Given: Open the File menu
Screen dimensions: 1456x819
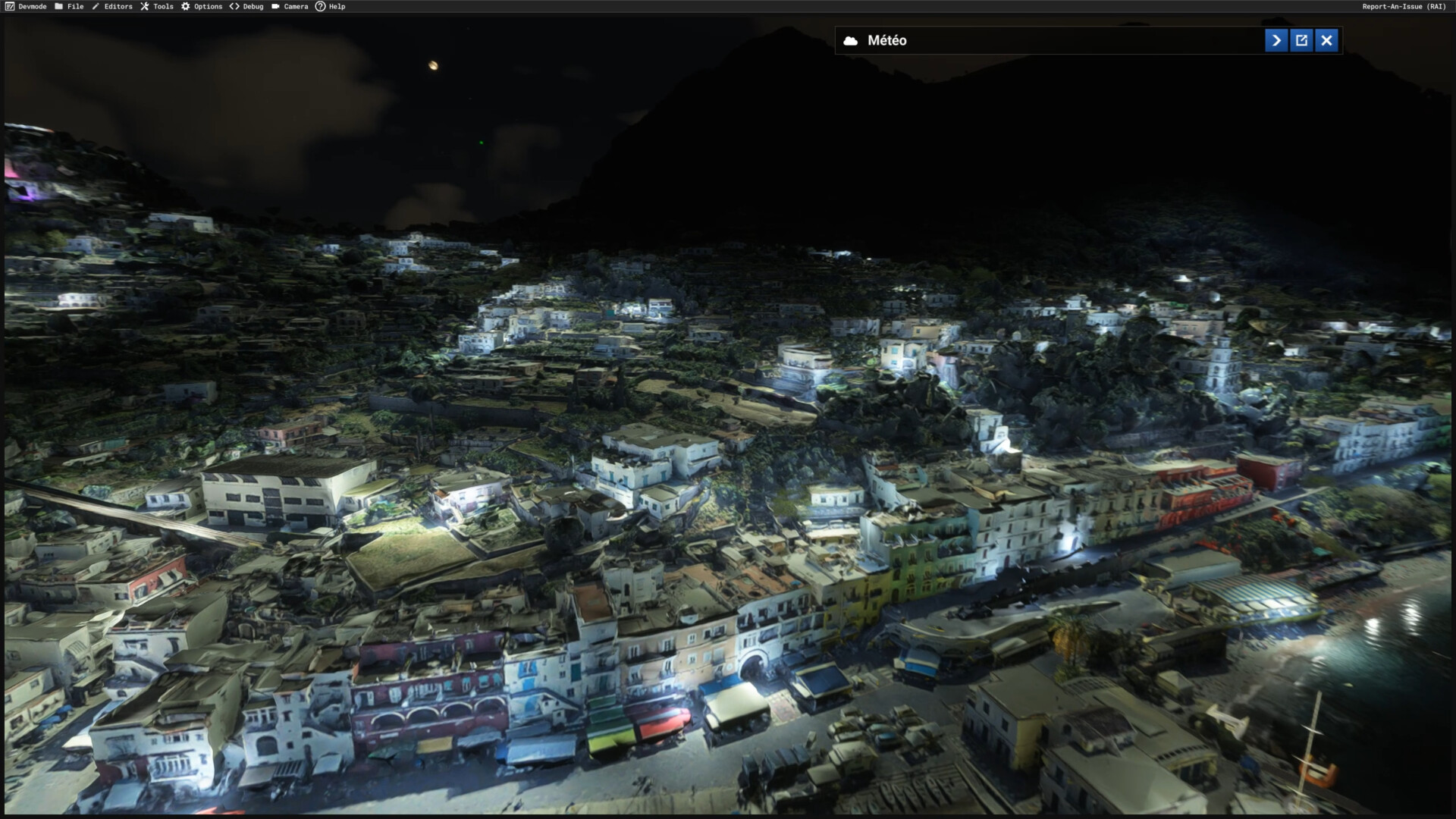Looking at the screenshot, I should [69, 7].
